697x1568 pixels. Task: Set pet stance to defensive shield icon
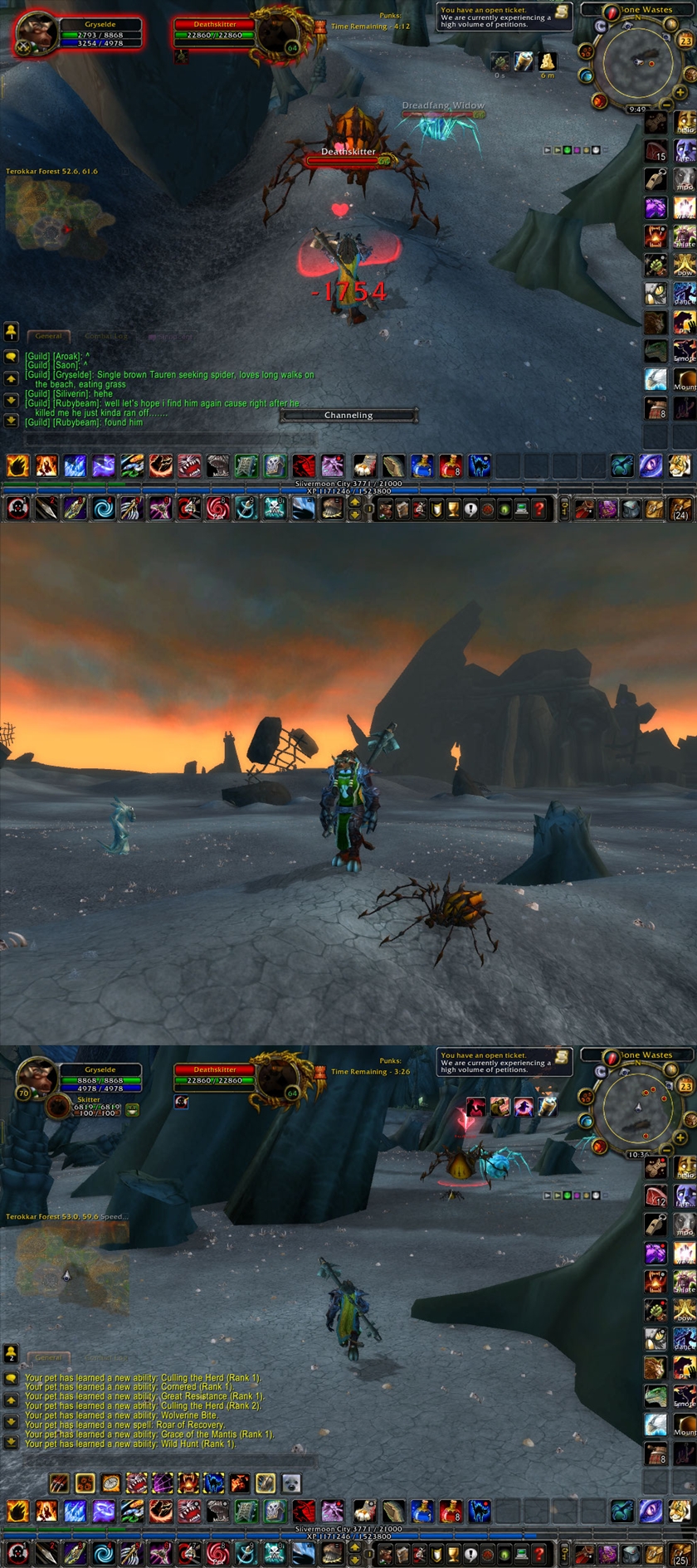click(266, 1483)
